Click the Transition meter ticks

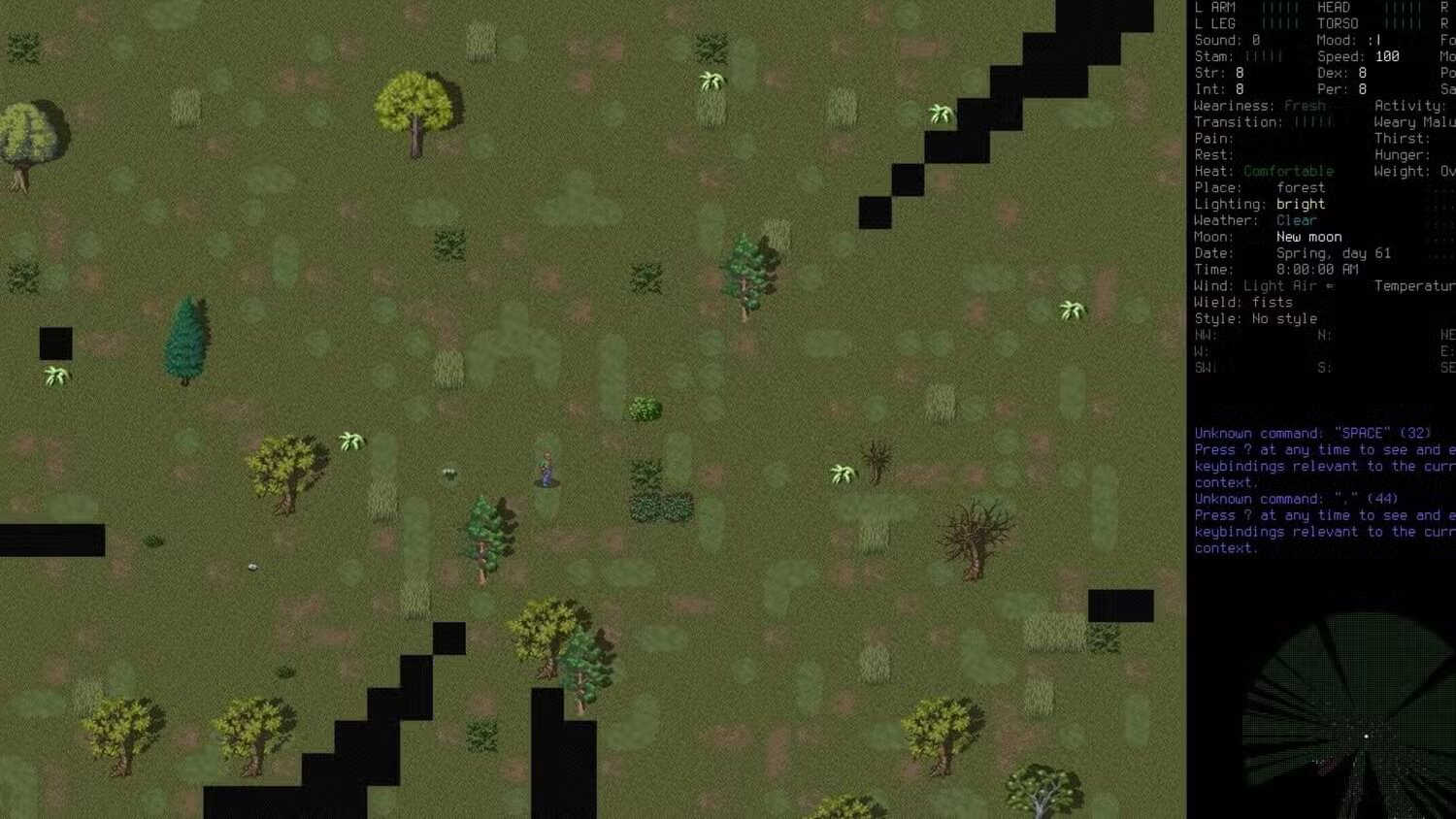1312,121
